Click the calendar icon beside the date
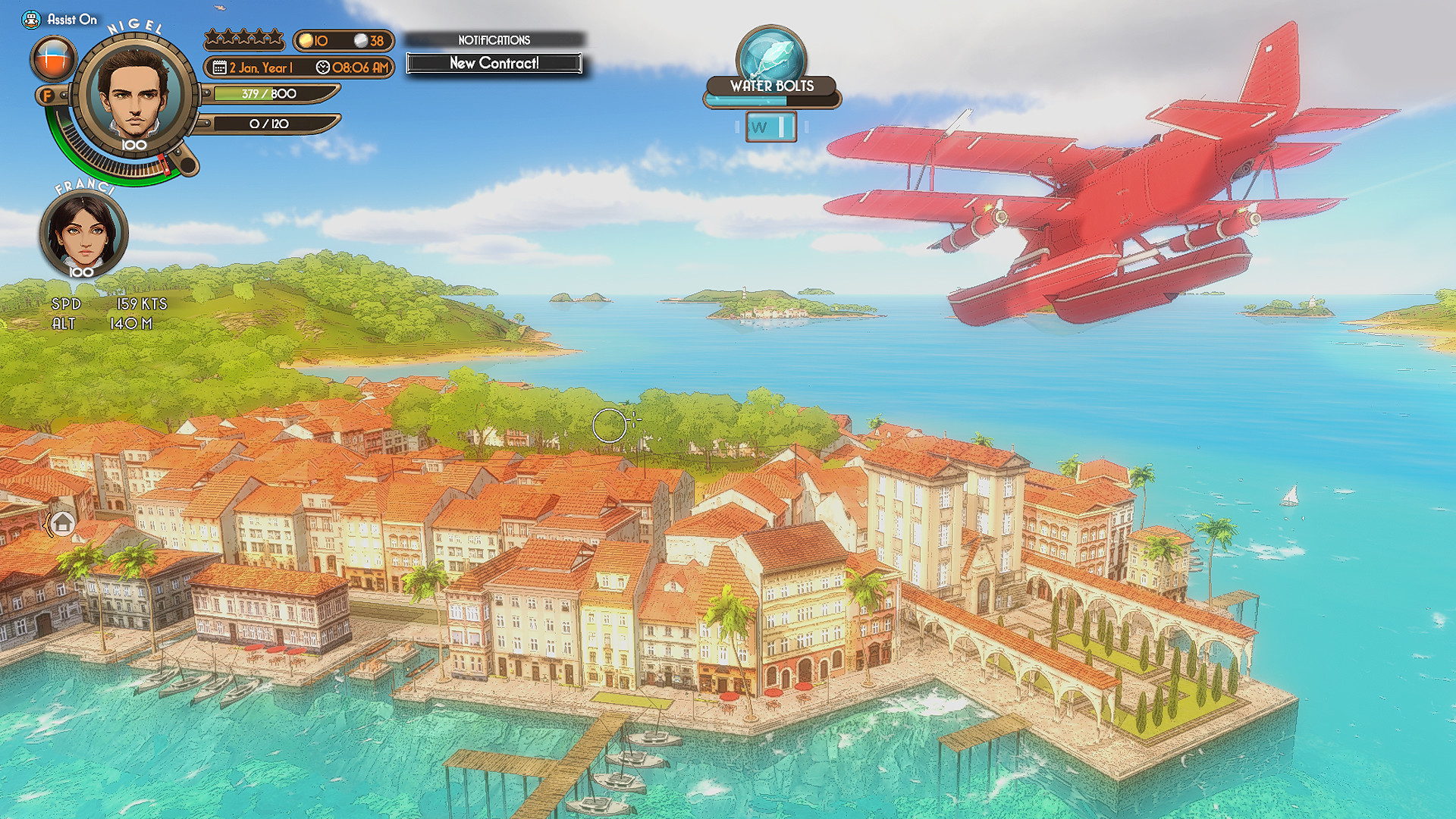The width and height of the screenshot is (1456, 819). (x=218, y=67)
